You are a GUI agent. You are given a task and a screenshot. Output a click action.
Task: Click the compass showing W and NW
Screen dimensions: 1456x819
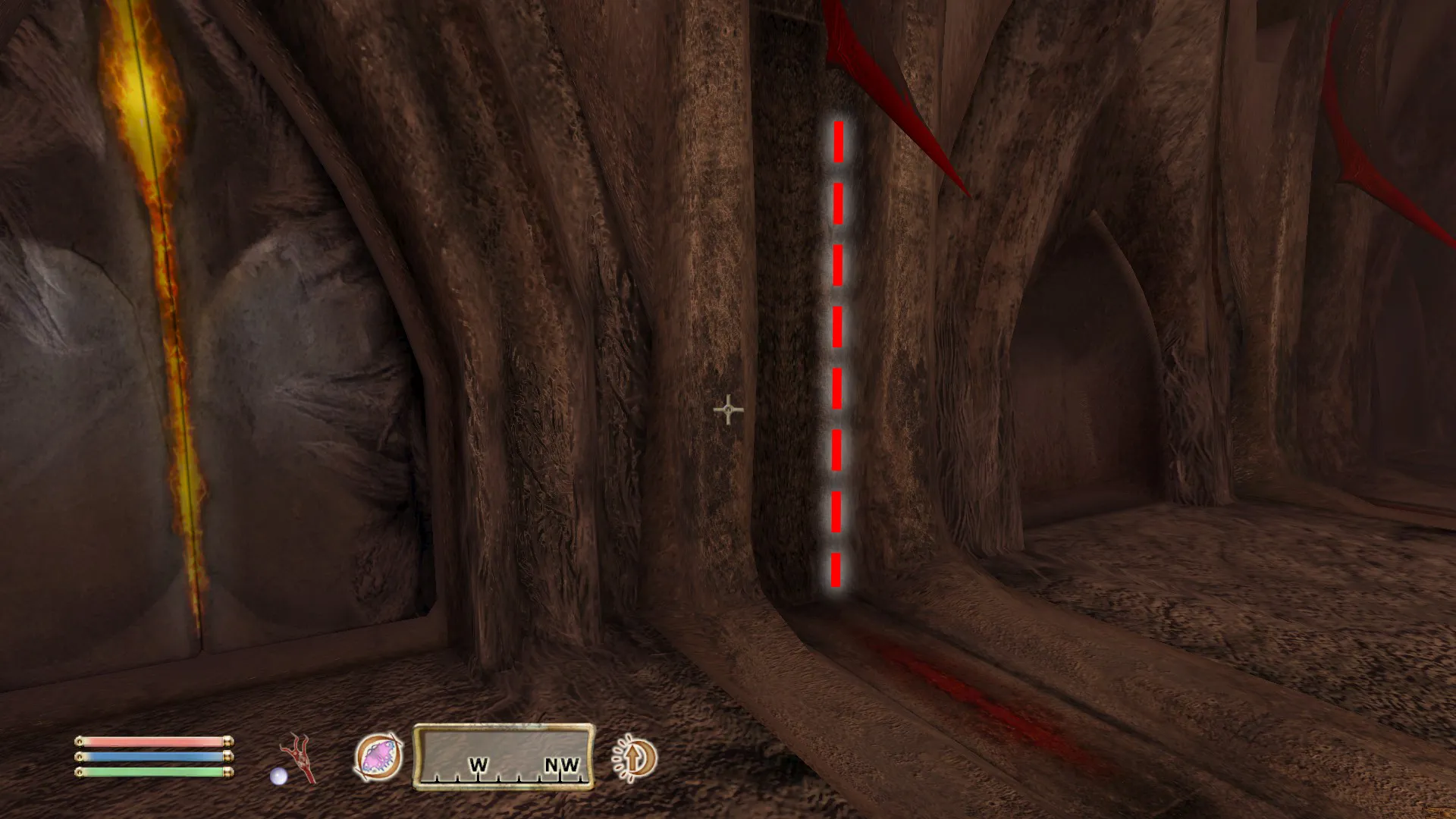[504, 758]
